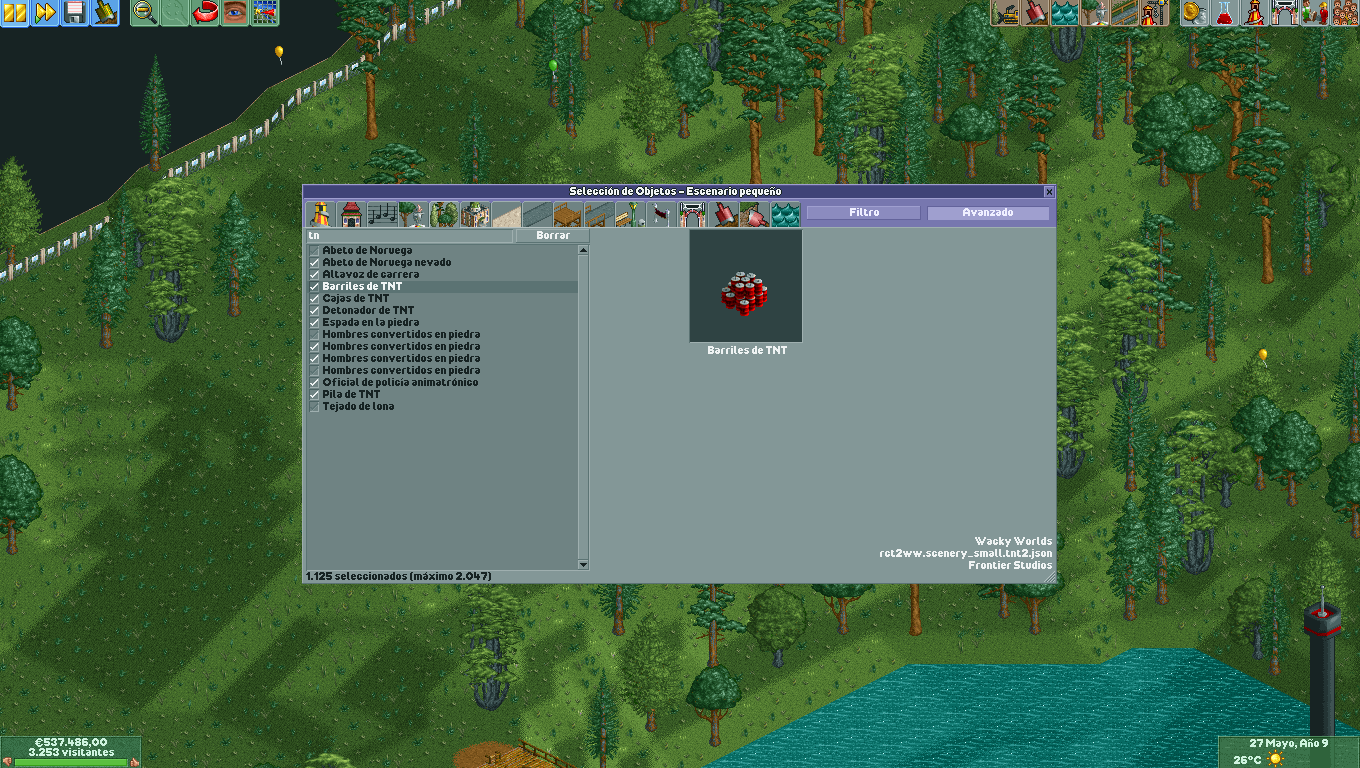Uncheck the Barriles de TNT entry
Image resolution: width=1360 pixels, height=768 pixels.
pyautogui.click(x=314, y=286)
